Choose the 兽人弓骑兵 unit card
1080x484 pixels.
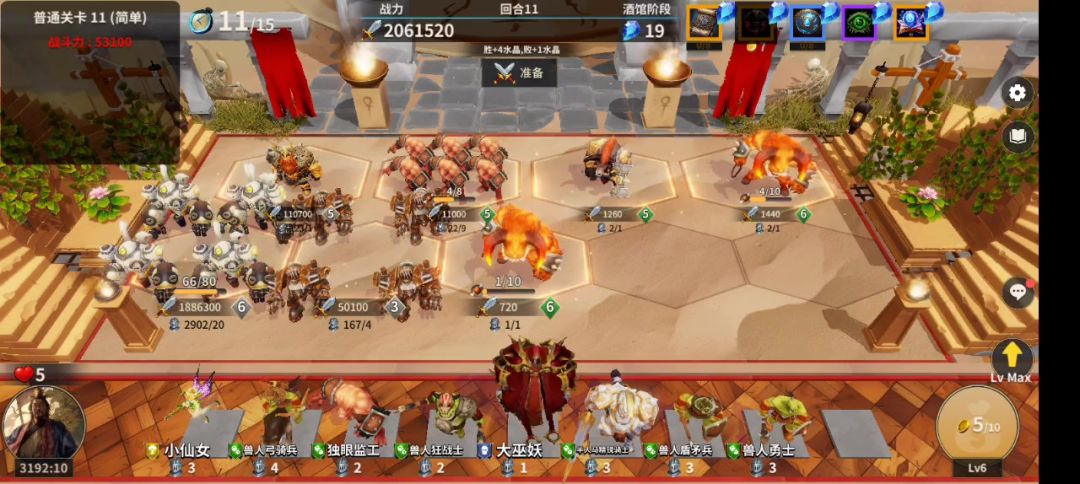[270, 420]
